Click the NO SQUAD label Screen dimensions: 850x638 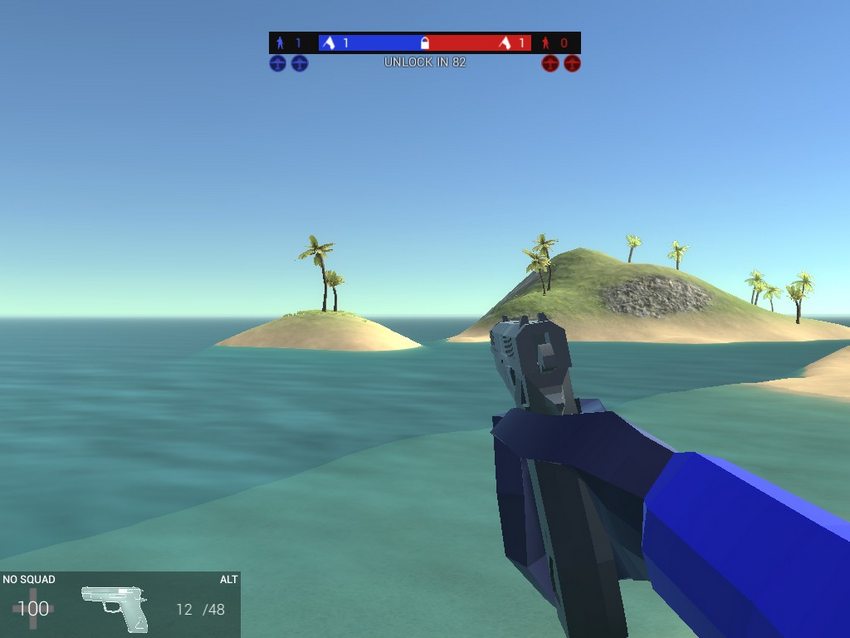[x=29, y=580]
